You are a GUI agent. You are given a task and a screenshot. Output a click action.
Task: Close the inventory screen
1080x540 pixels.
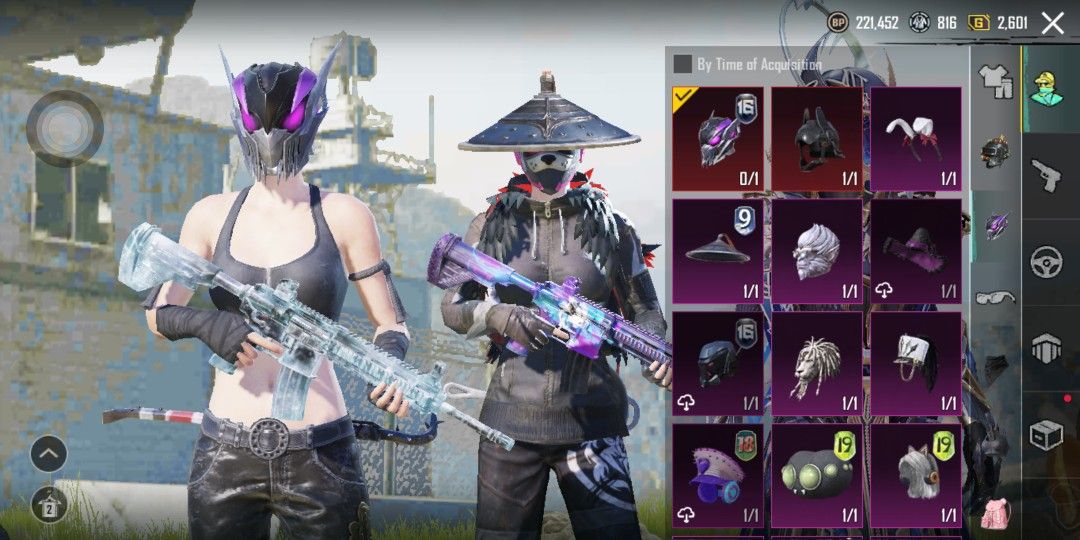1052,23
